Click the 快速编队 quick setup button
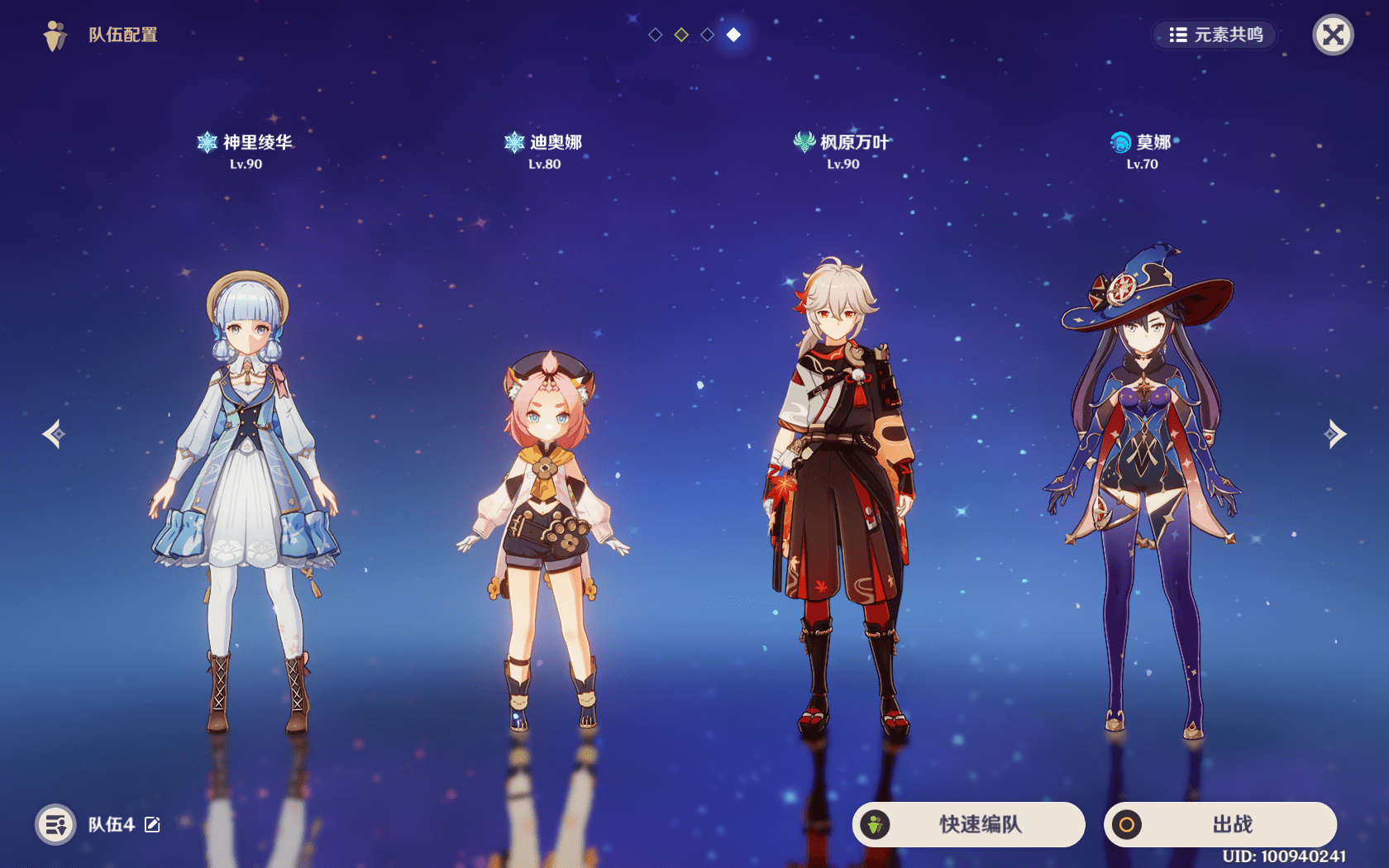This screenshot has height=868, width=1389. point(968,824)
